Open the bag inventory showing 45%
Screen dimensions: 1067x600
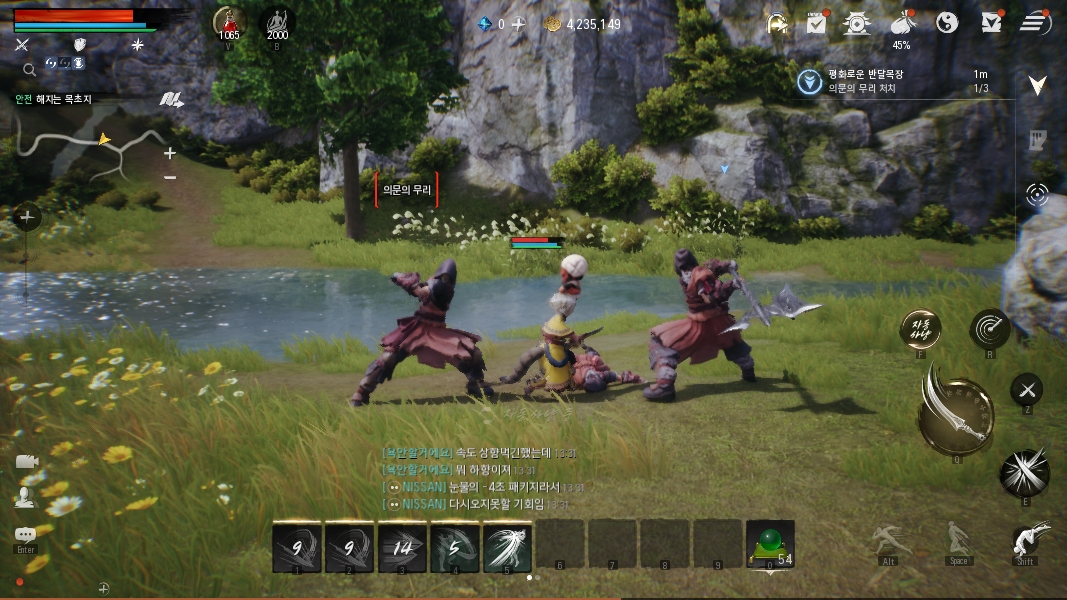point(902,24)
